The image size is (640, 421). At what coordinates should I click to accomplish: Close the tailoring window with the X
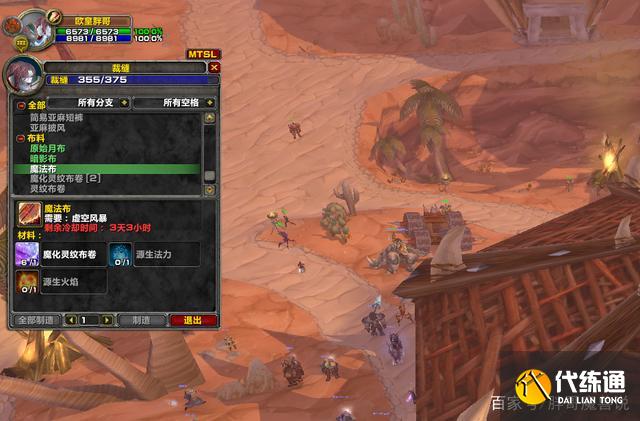[x=214, y=68]
